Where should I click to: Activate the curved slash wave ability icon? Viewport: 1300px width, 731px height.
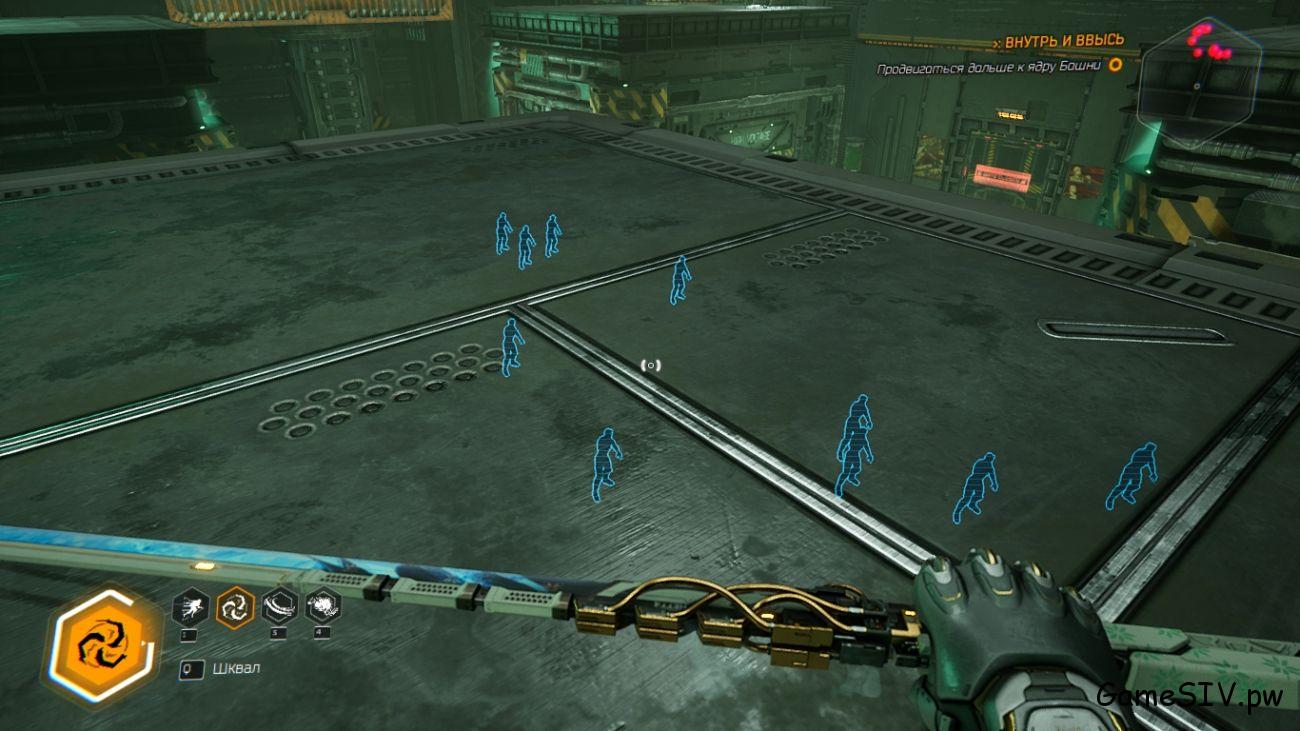(279, 606)
